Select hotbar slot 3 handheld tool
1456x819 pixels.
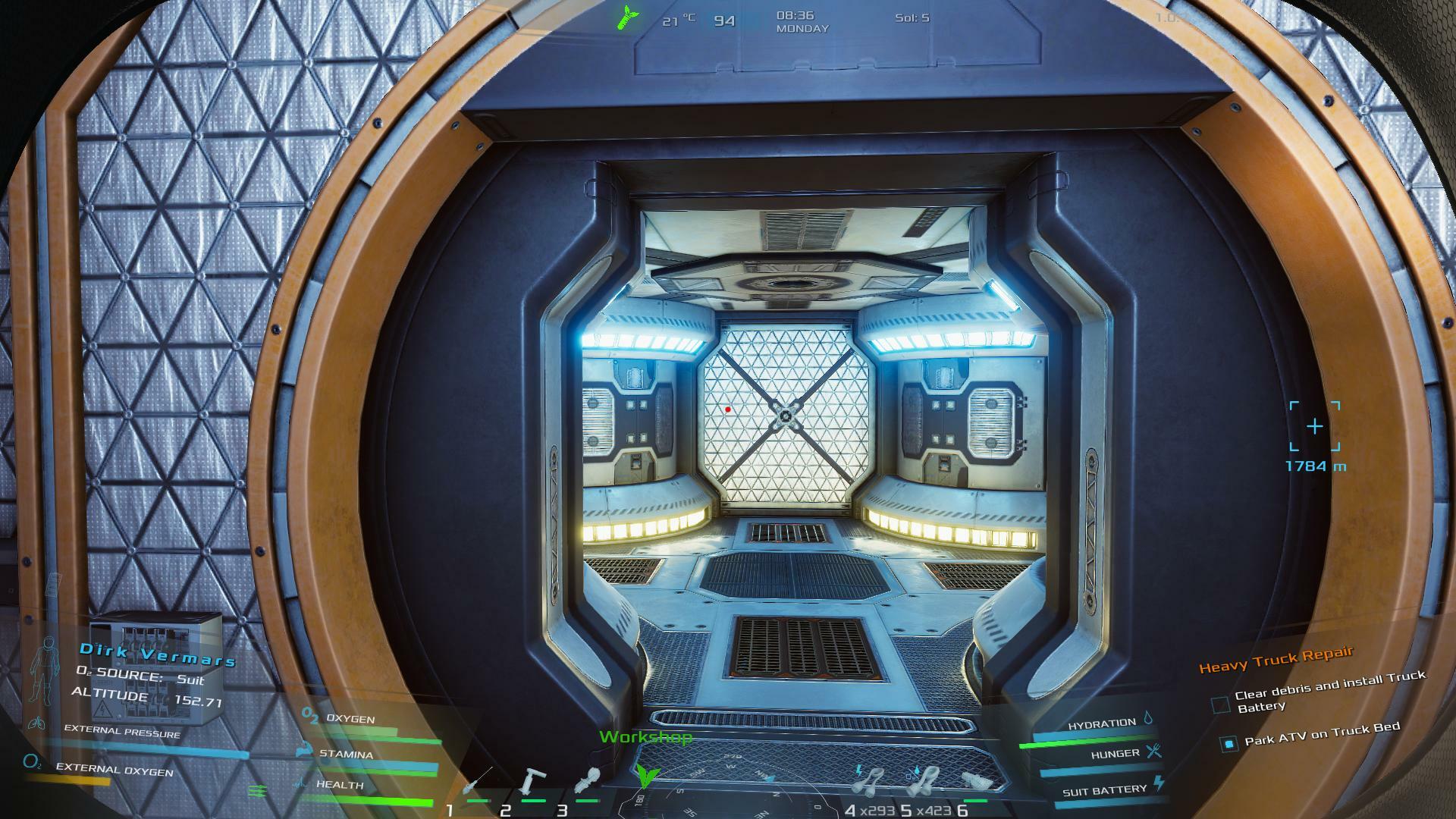pyautogui.click(x=587, y=781)
